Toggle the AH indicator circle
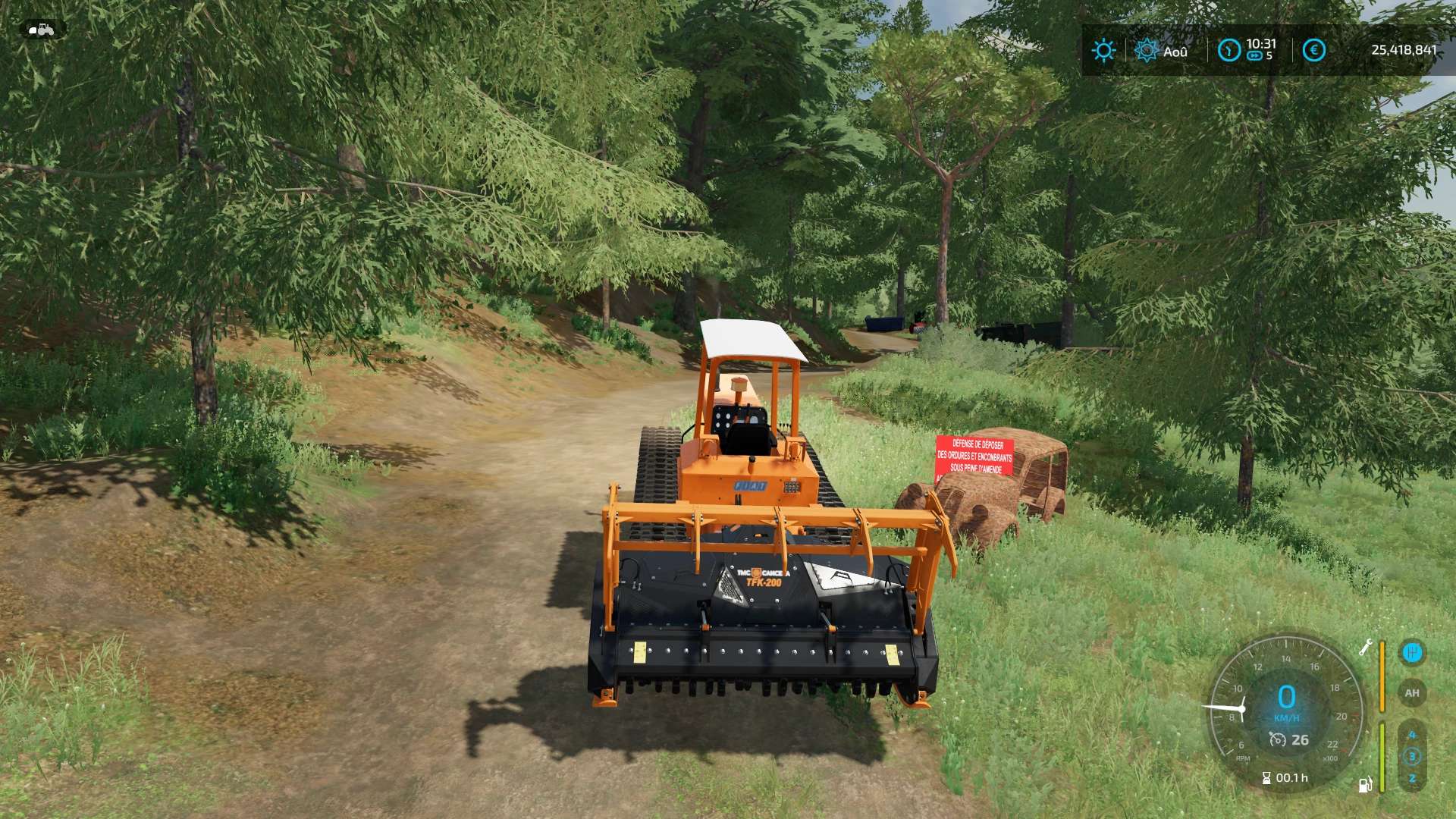The width and height of the screenshot is (1456, 819). coord(1411,693)
